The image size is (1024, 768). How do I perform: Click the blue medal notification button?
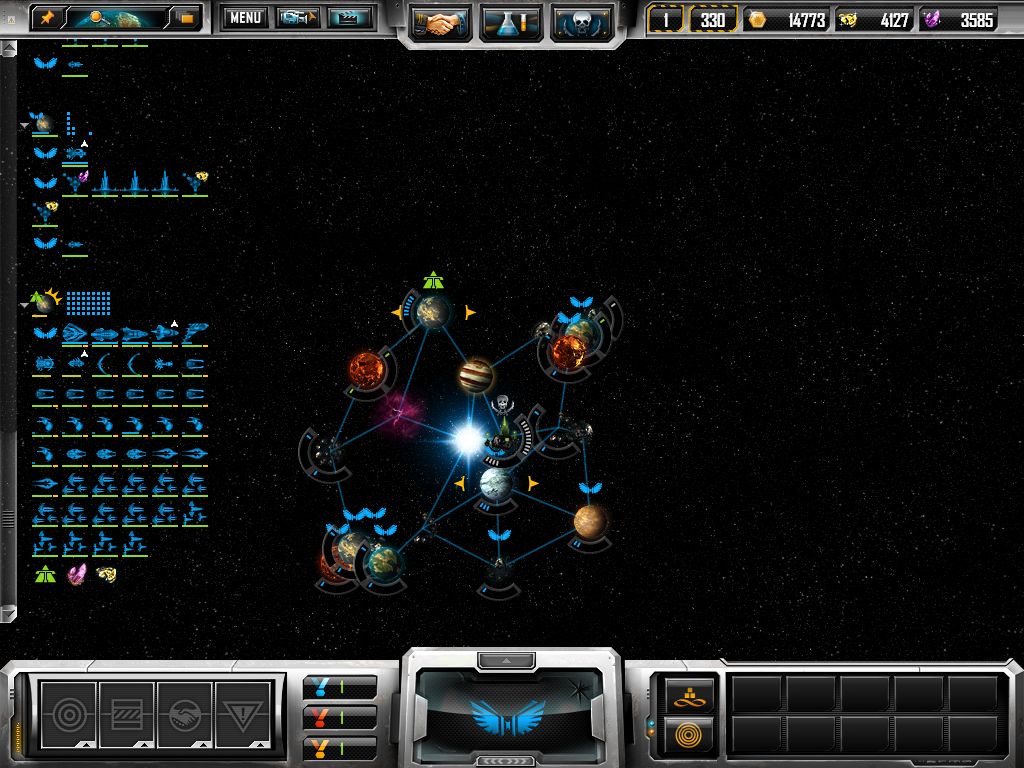340,688
